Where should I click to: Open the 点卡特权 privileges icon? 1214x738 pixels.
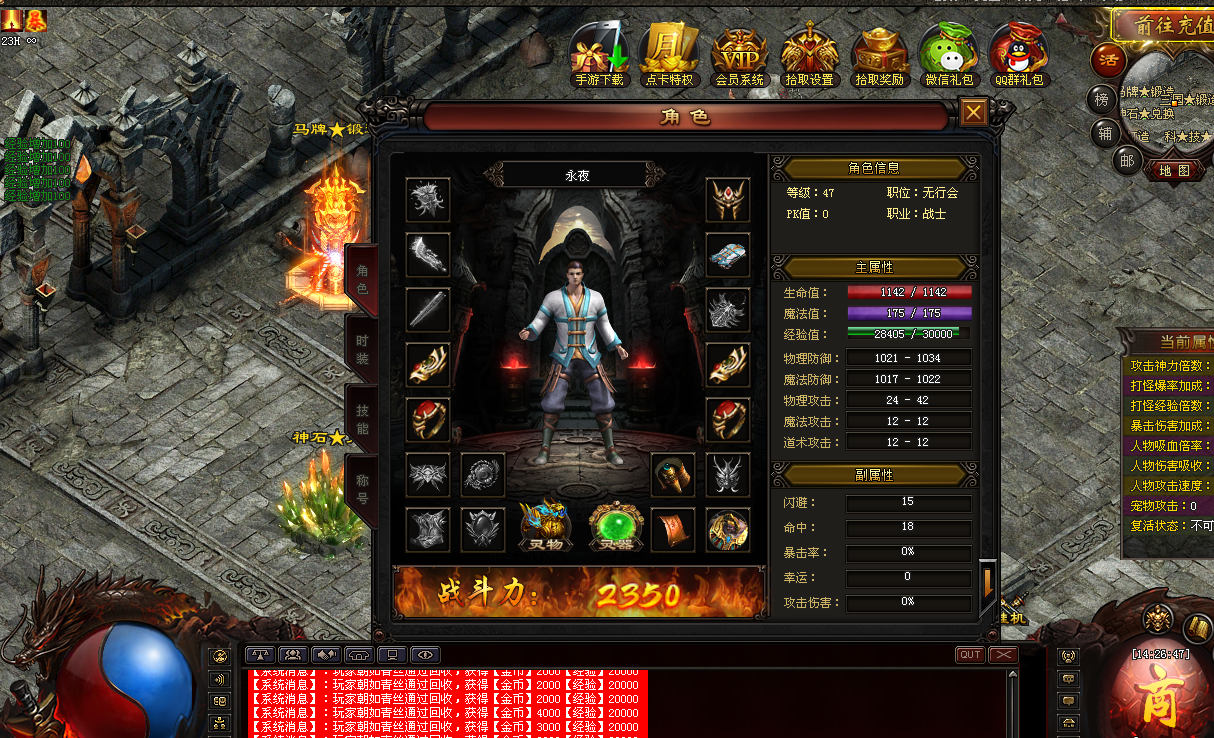(668, 55)
